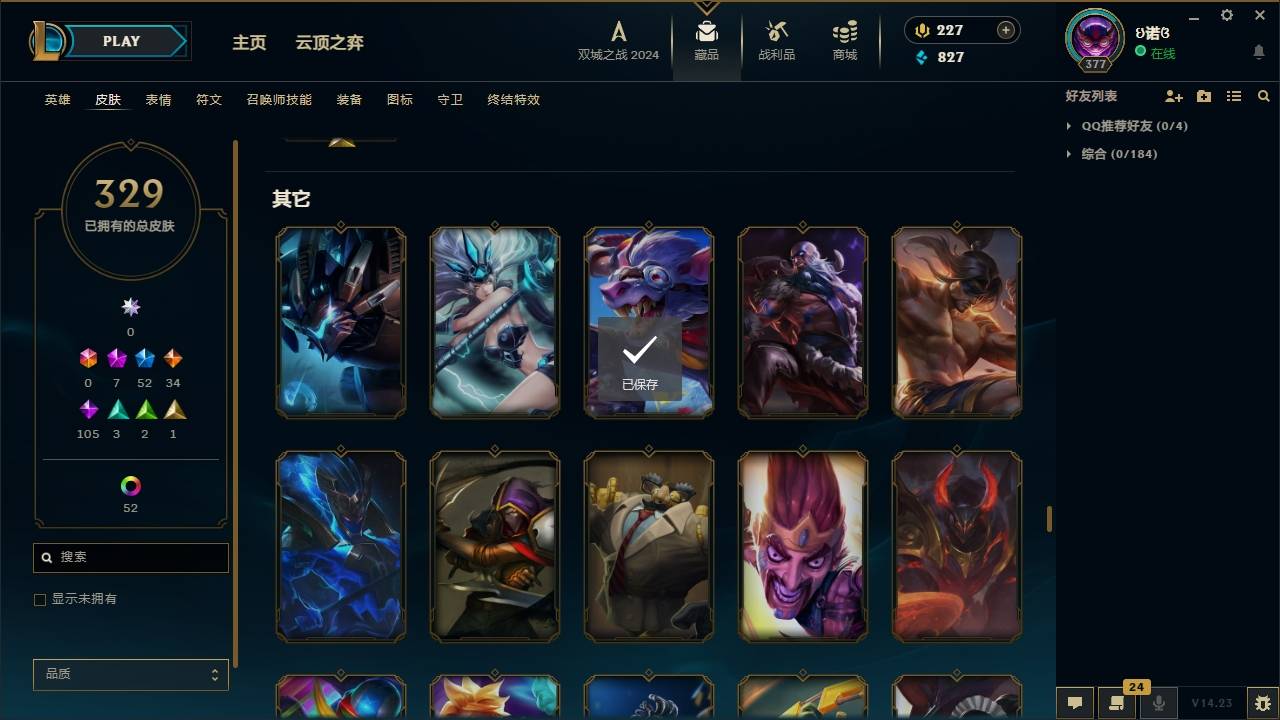Open the 品质 quality dropdown

click(x=130, y=674)
